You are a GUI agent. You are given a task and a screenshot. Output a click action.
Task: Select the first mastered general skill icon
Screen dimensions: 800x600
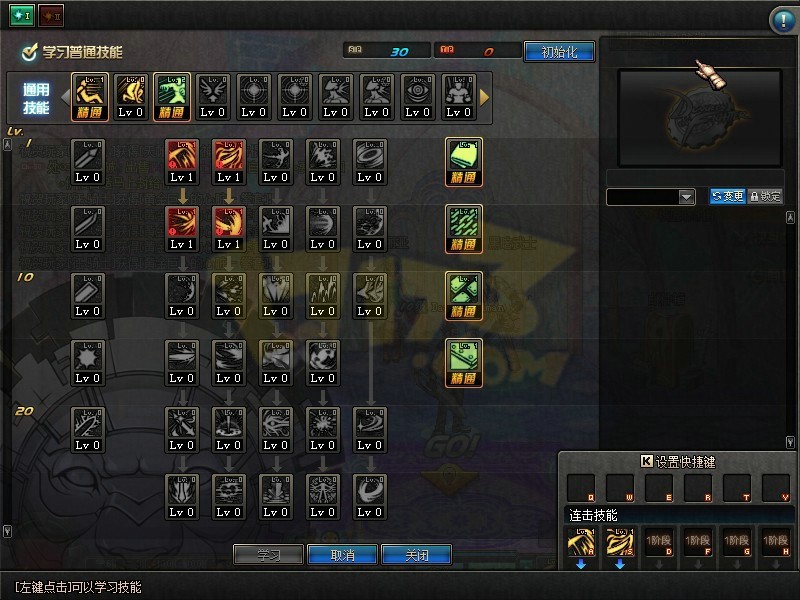tap(88, 97)
